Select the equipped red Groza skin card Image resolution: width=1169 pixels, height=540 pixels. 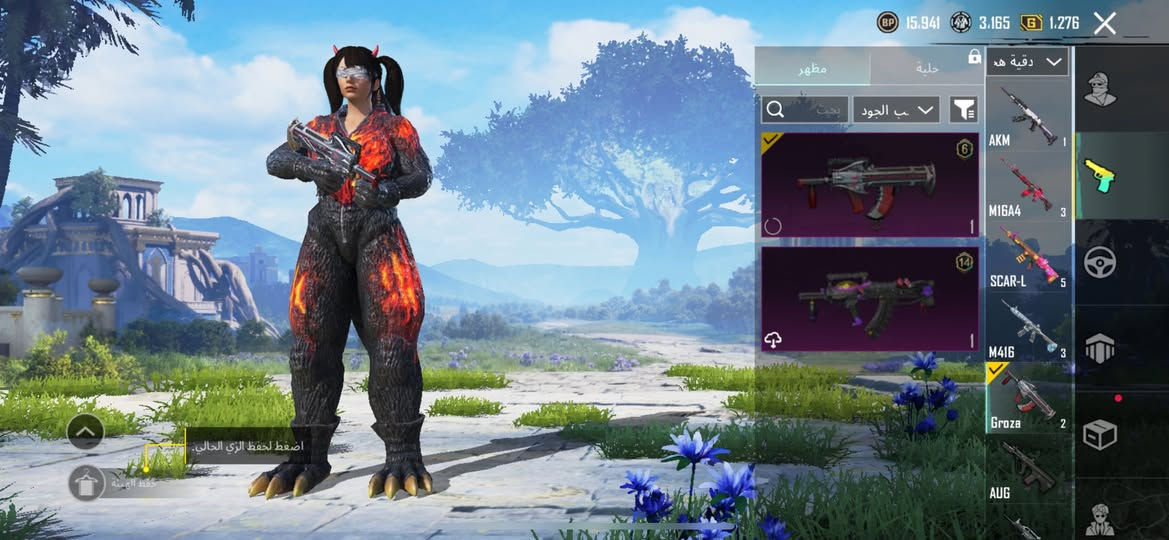coord(869,185)
